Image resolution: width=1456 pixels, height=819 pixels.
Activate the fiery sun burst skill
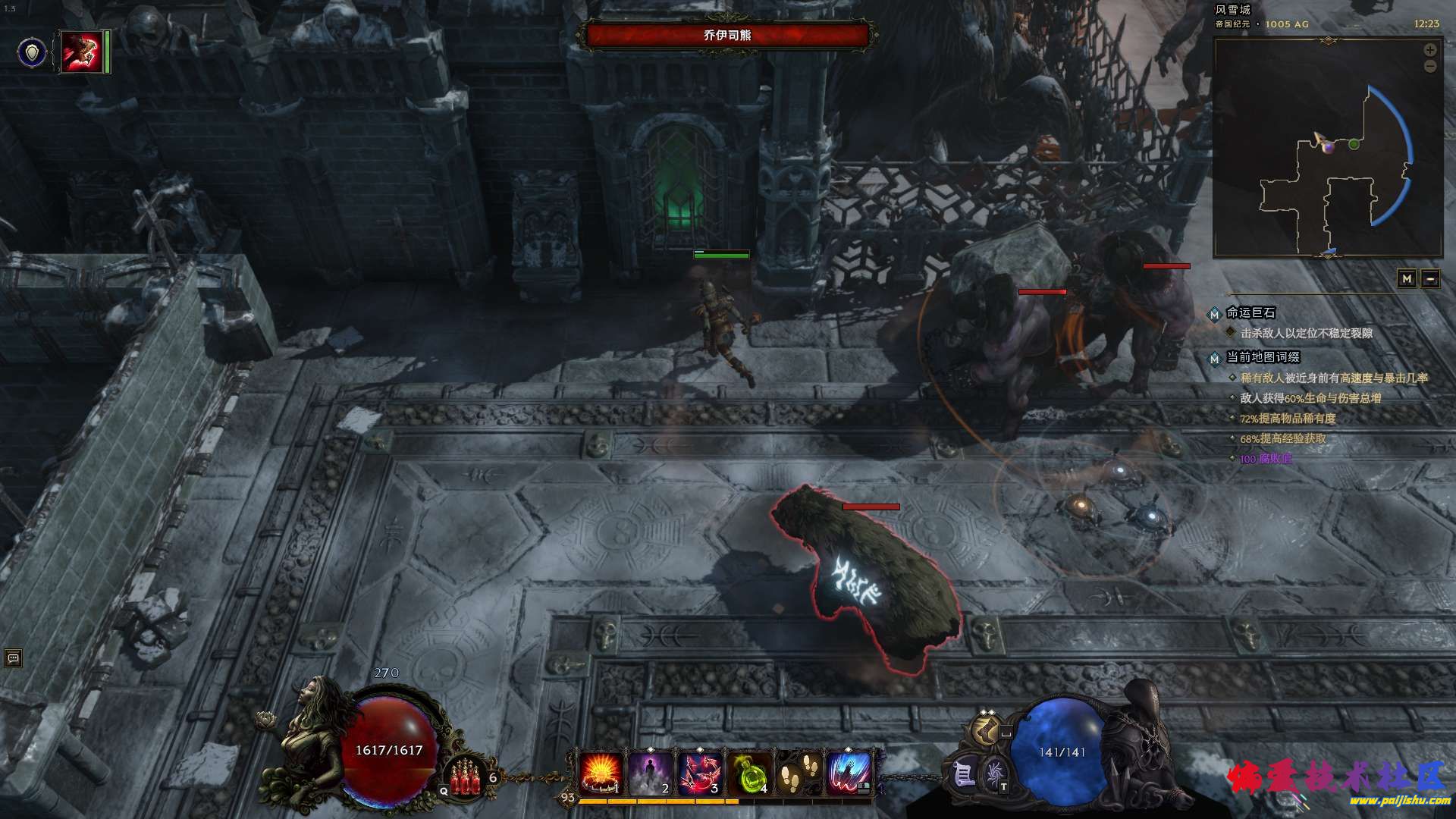click(601, 773)
